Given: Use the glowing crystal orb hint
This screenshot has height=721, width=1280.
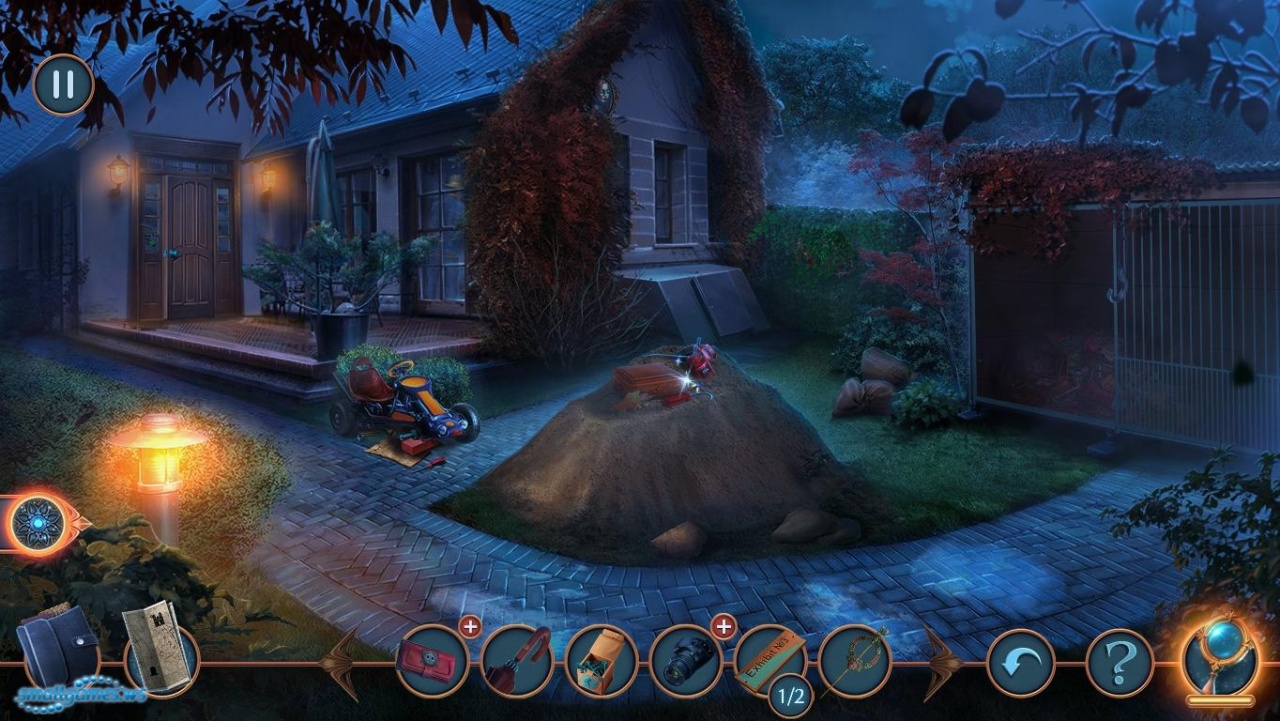Looking at the screenshot, I should [x=1219, y=656].
